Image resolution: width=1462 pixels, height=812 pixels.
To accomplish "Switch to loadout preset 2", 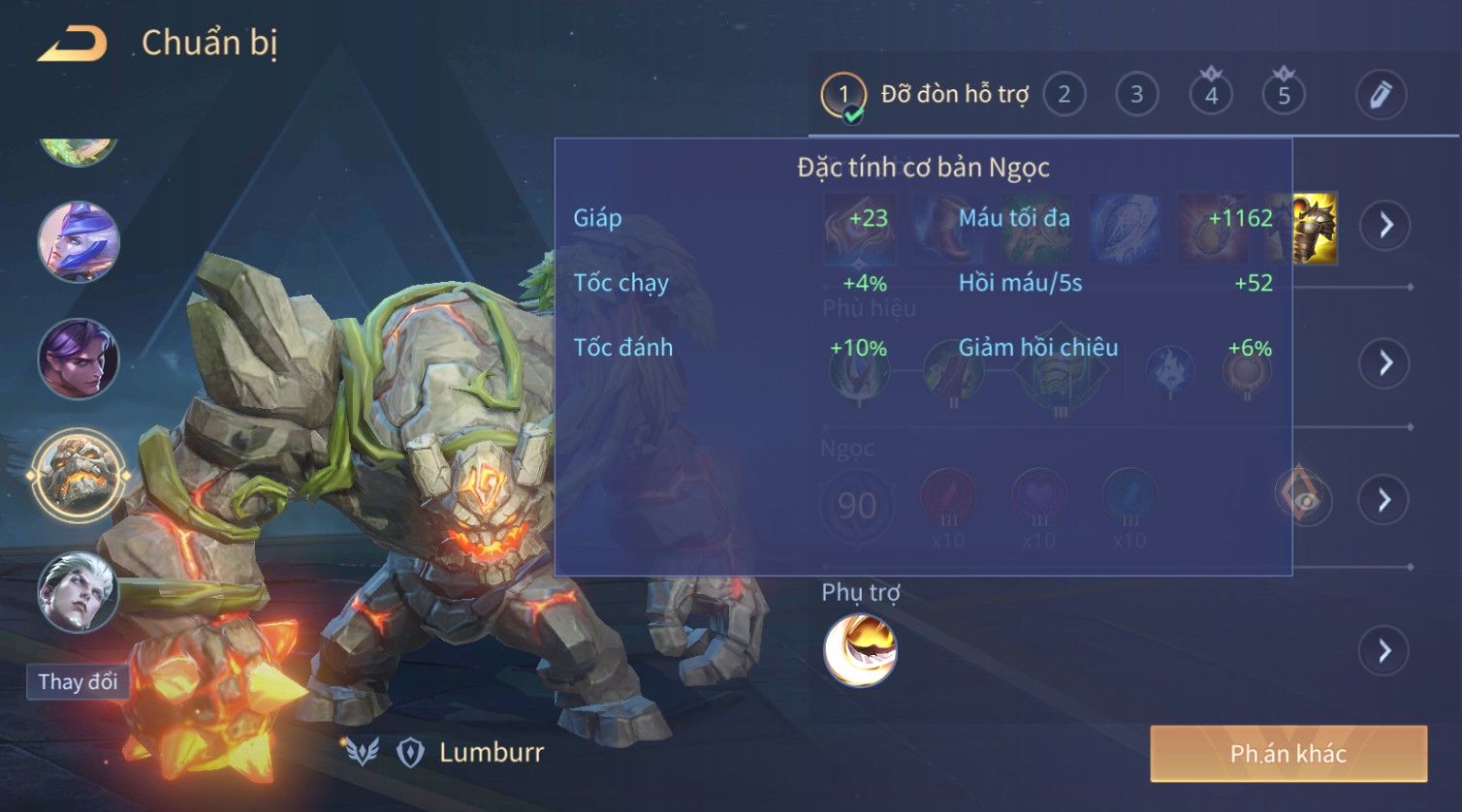I will click(x=1064, y=95).
